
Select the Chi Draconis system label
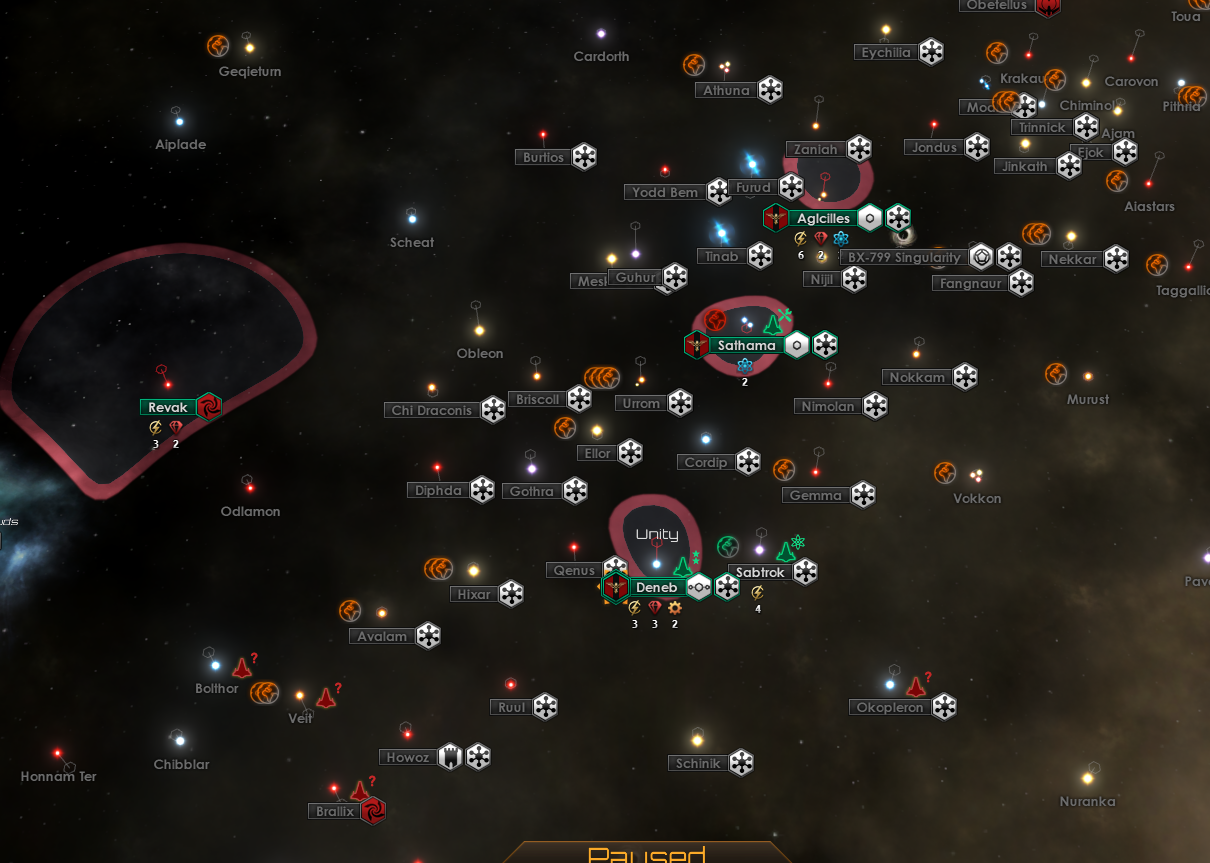pos(431,410)
